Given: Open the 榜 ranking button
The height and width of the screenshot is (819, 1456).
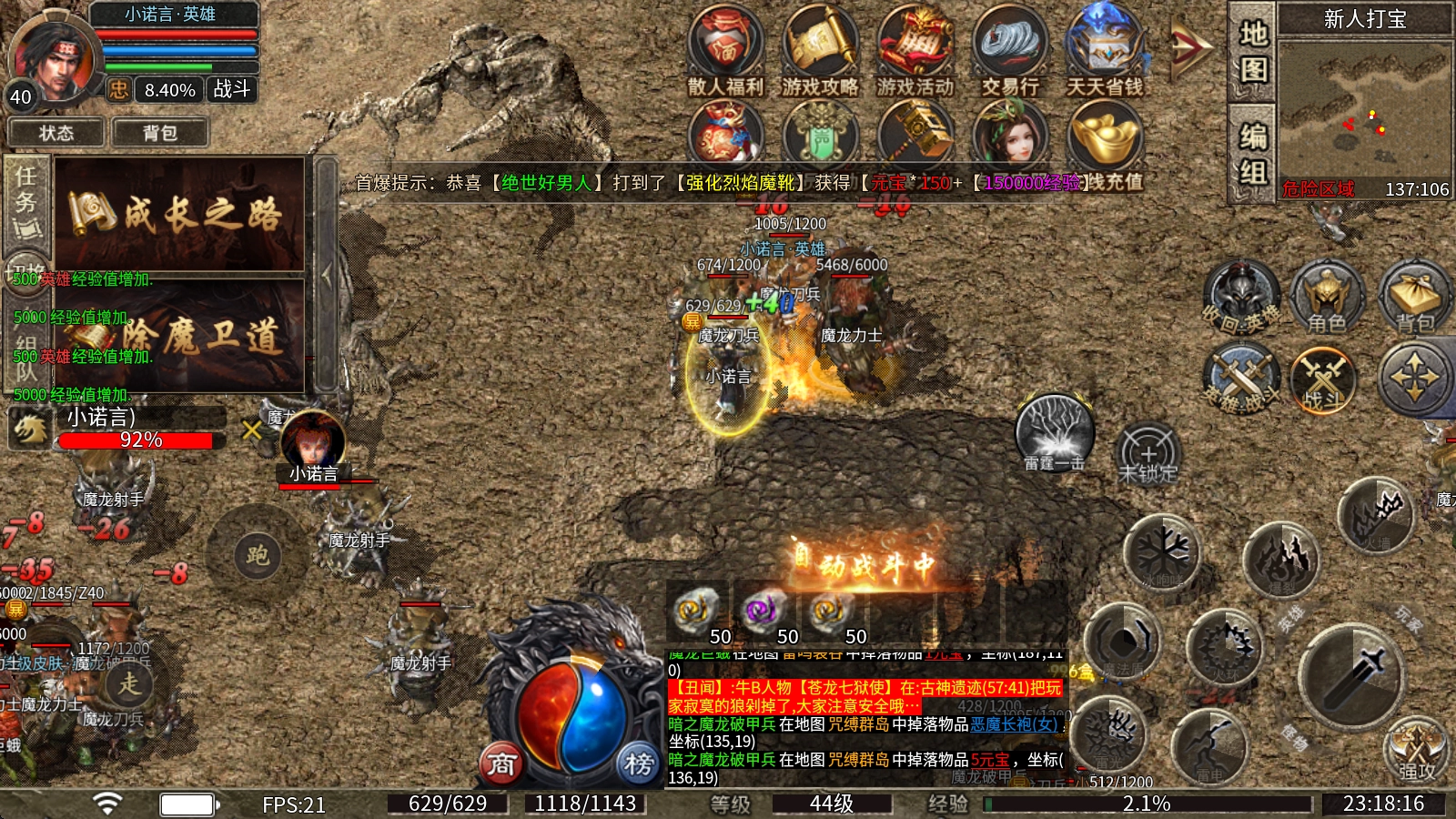Looking at the screenshot, I should click(x=638, y=763).
